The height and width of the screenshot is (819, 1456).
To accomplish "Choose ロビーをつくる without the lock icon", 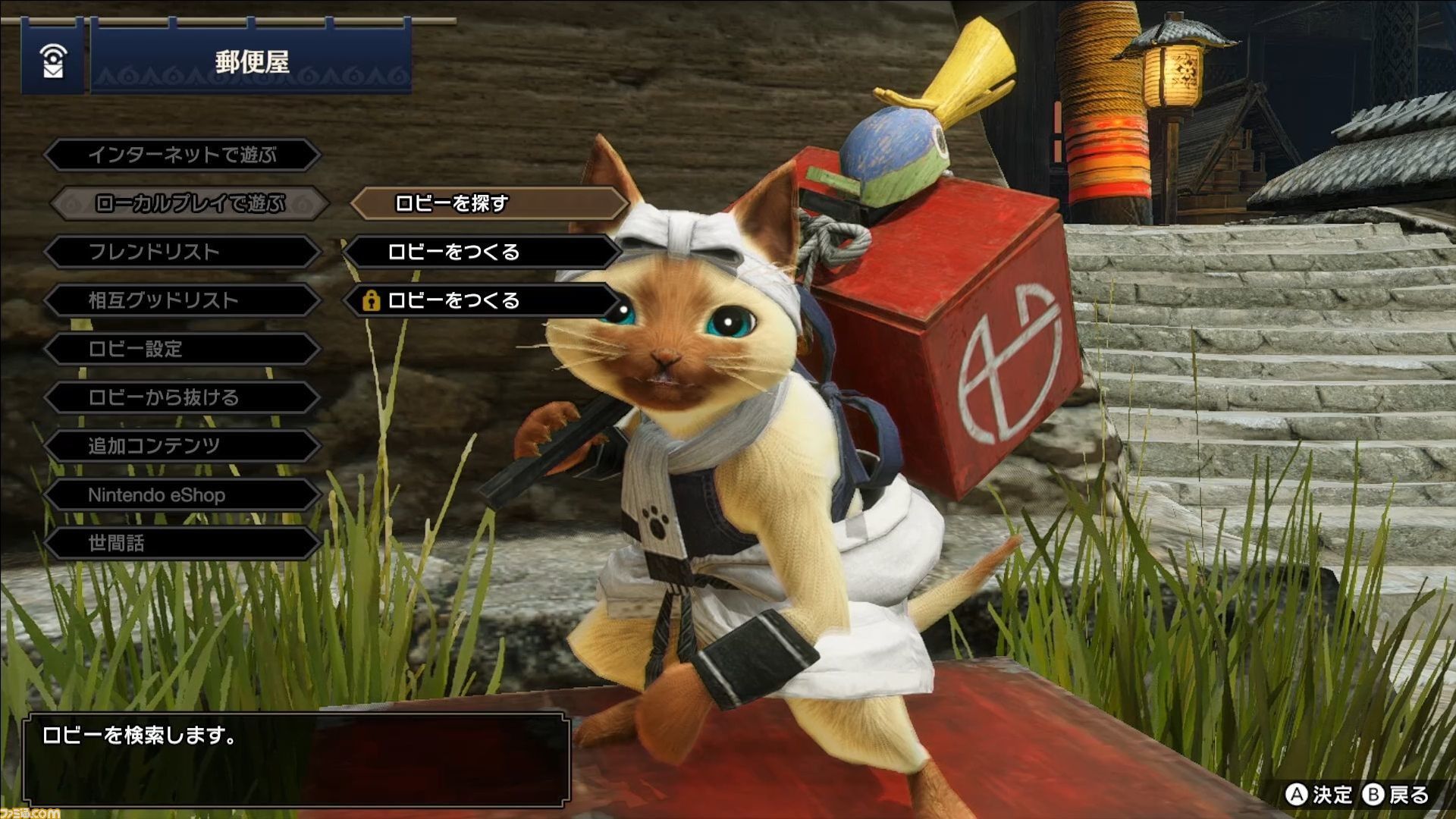I will click(482, 252).
